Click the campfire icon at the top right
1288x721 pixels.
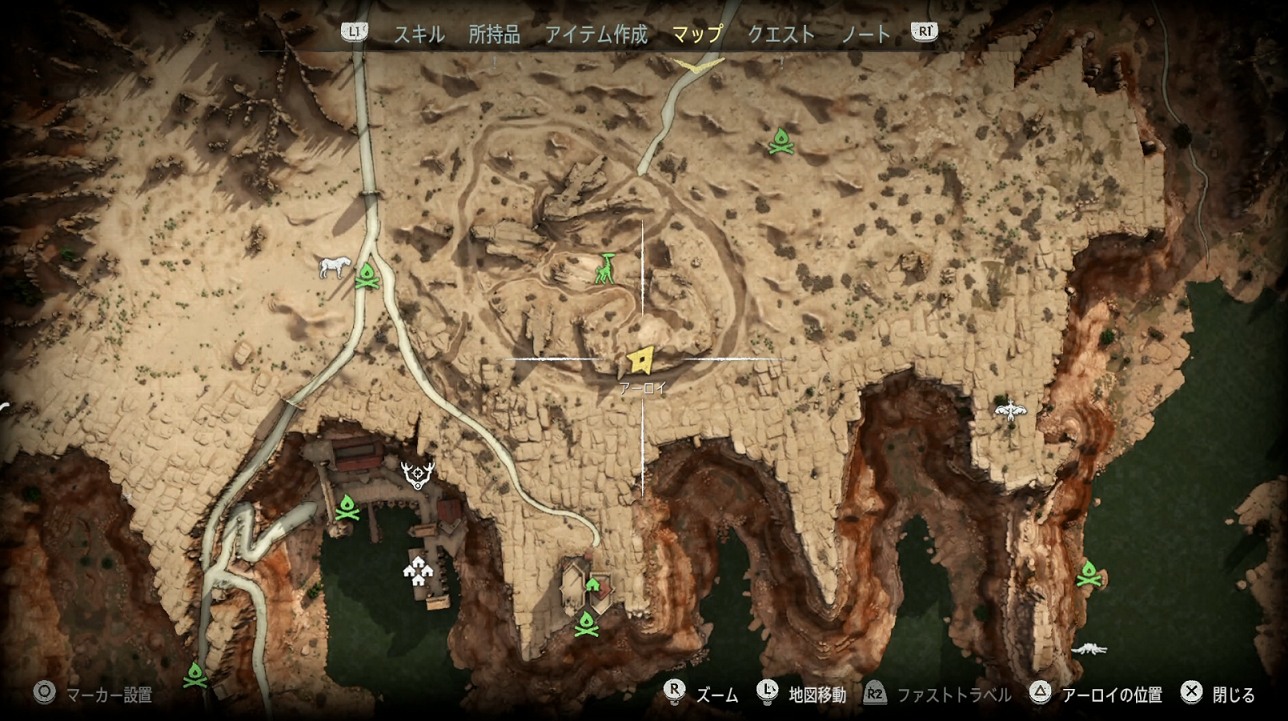pyautogui.click(x=780, y=140)
